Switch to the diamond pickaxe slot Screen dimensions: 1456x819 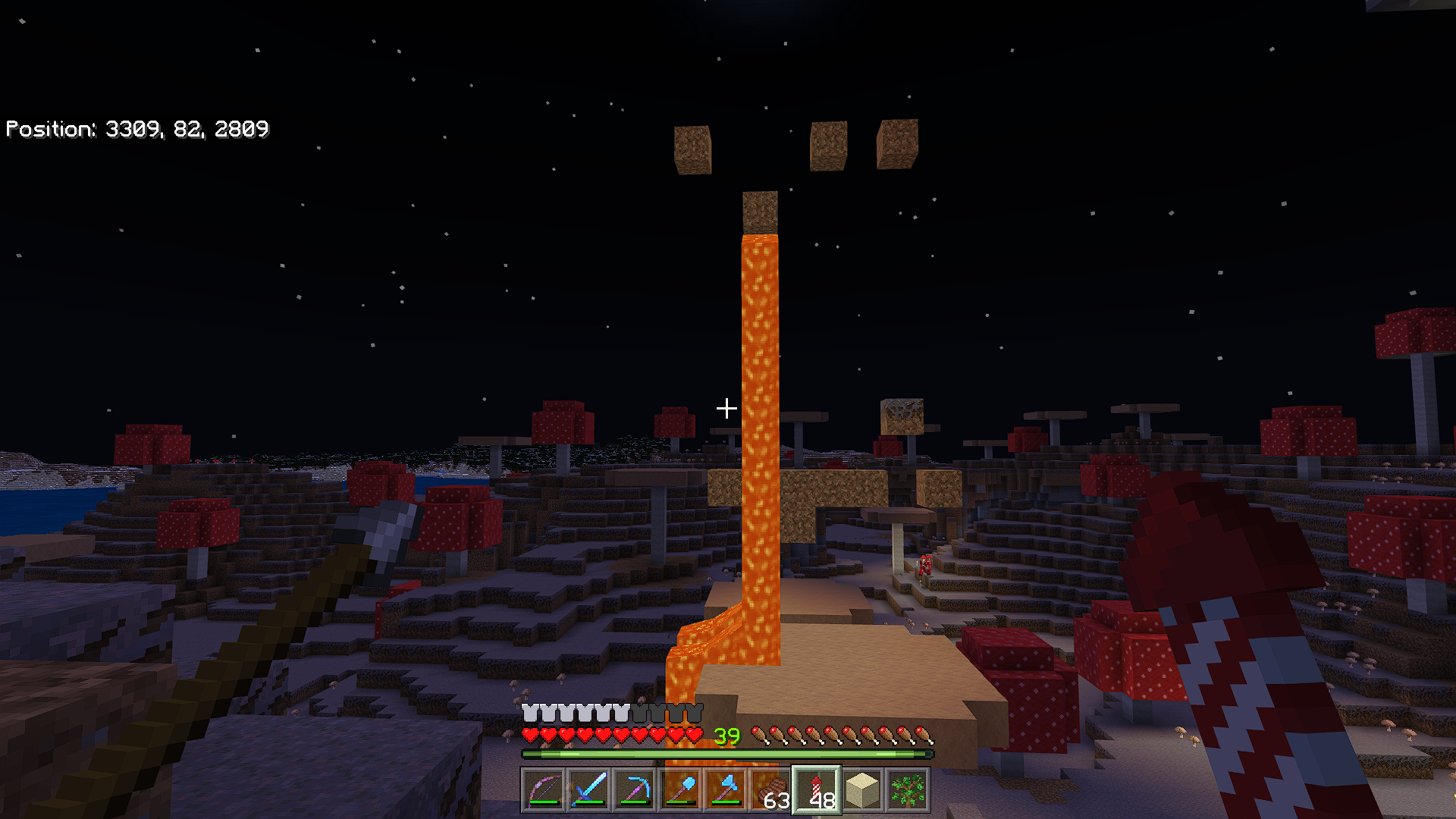(x=635, y=790)
